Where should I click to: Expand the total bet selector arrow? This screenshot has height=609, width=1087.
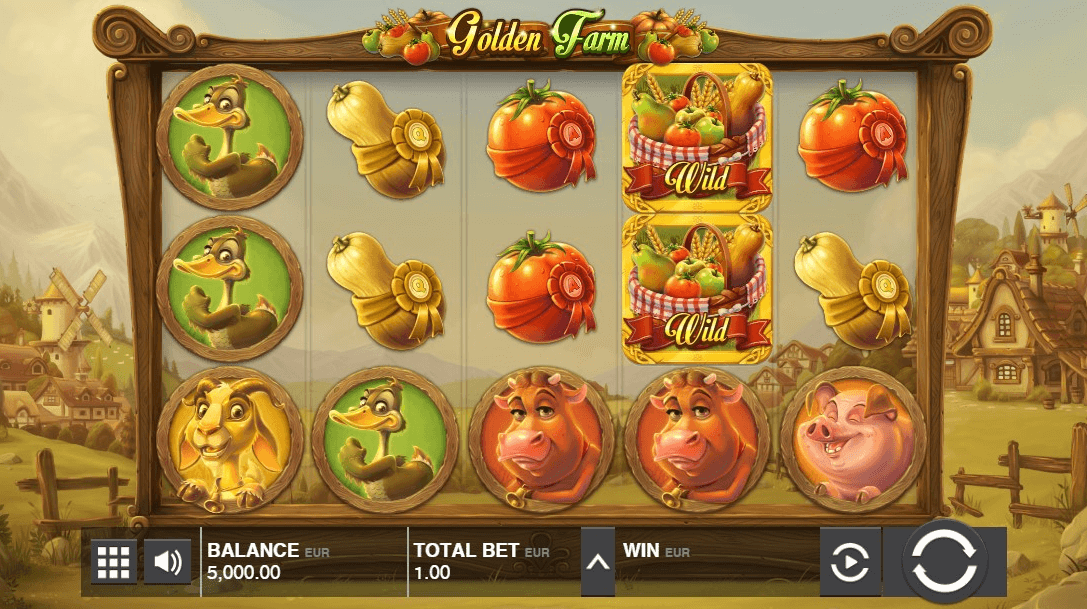[x=598, y=562]
